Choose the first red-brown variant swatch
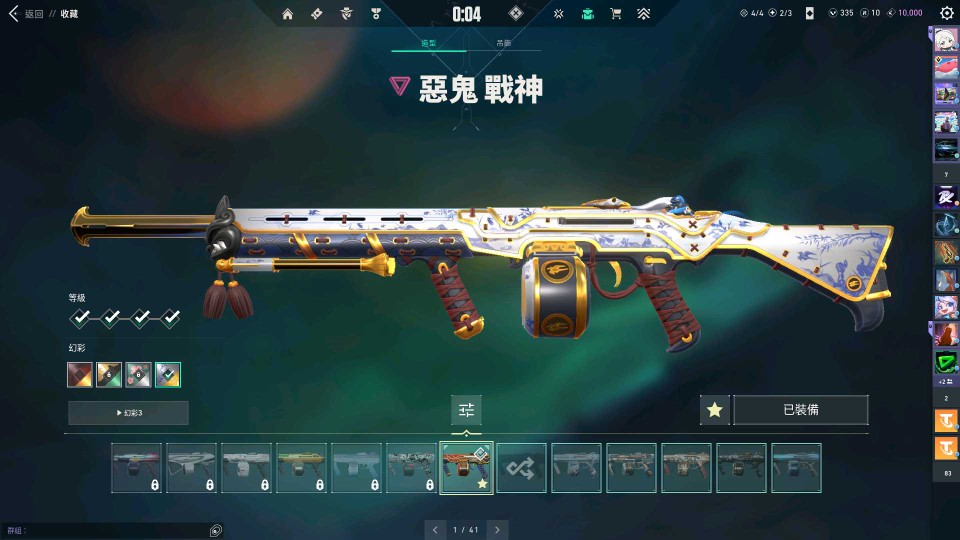 point(80,375)
